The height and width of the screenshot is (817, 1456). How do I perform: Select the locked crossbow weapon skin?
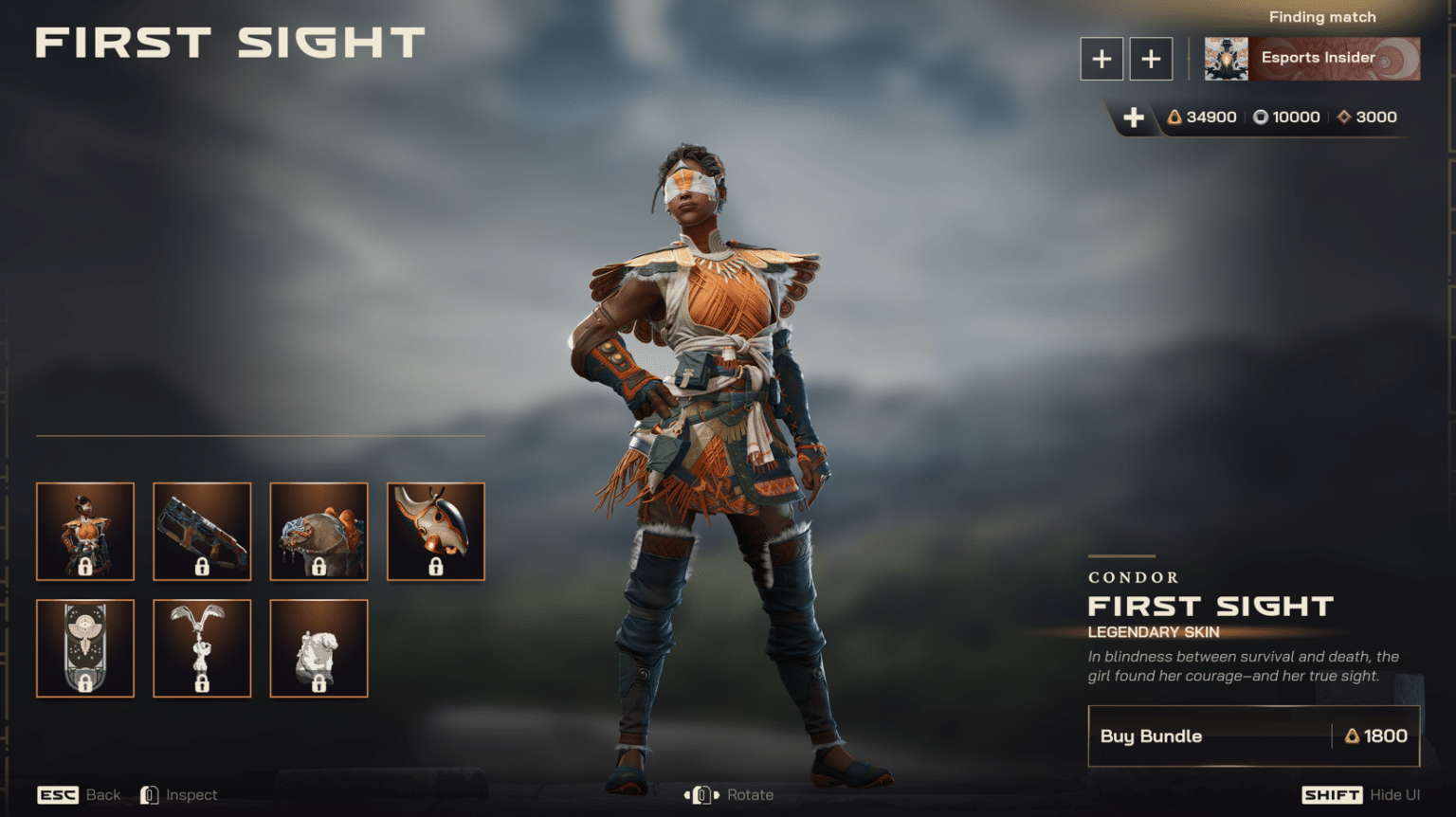coord(202,532)
